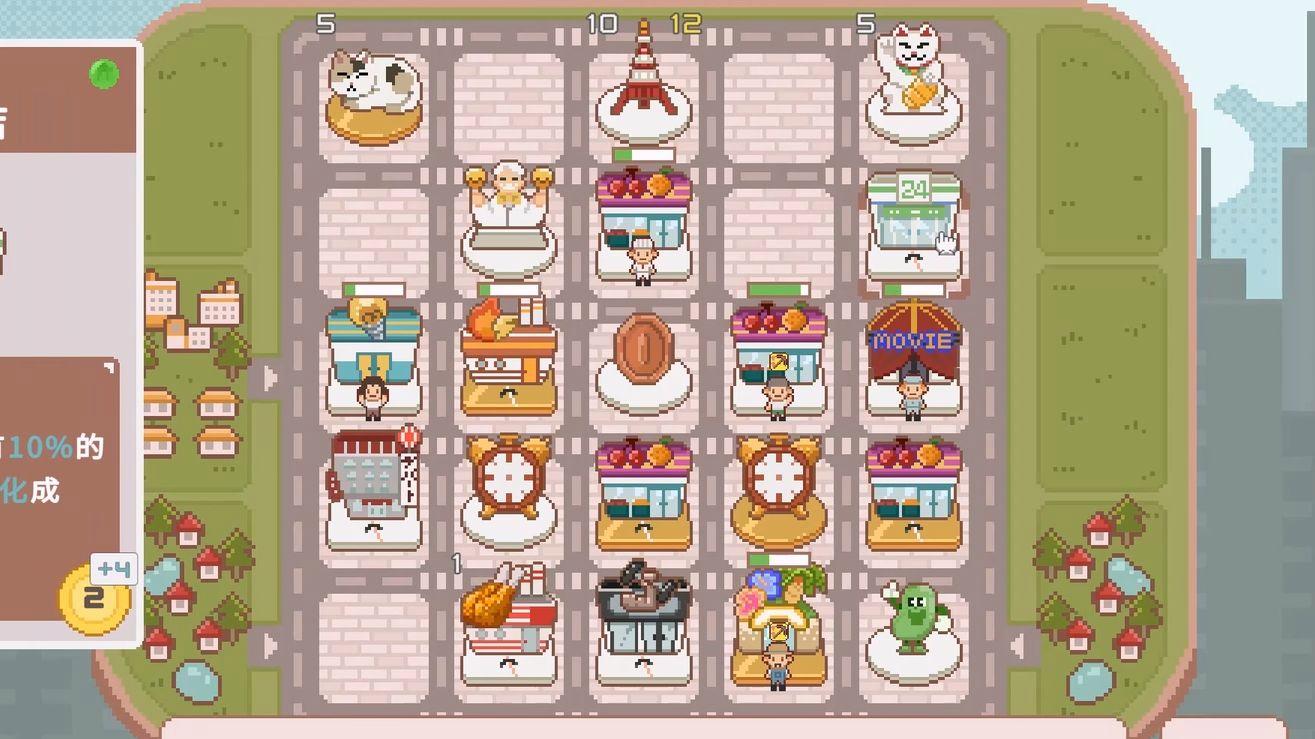This screenshot has height=739, width=1315.
Task: Select the fried chicken restaurant tile
Action: [508, 621]
